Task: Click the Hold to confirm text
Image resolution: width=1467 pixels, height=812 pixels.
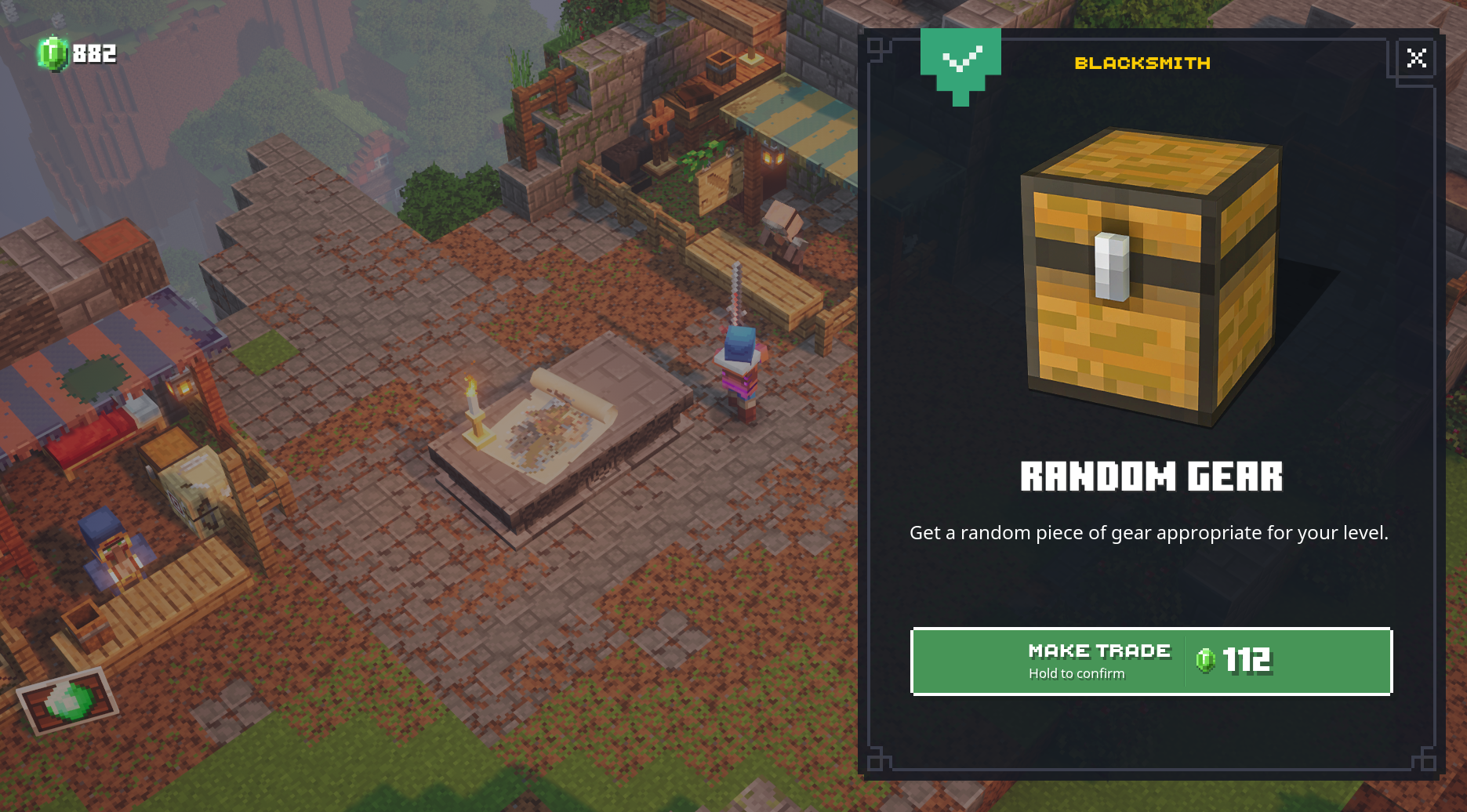Action: (1077, 673)
